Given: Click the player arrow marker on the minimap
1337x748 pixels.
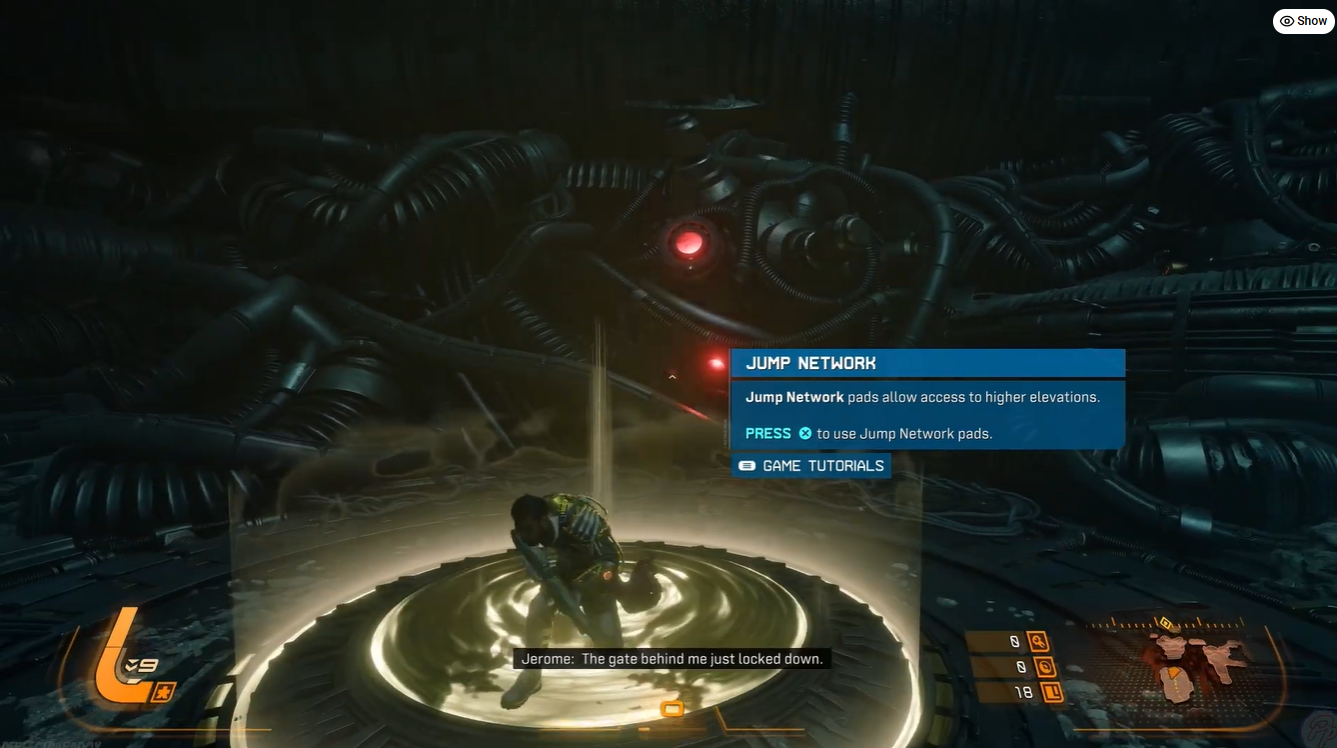Looking at the screenshot, I should tap(1172, 672).
